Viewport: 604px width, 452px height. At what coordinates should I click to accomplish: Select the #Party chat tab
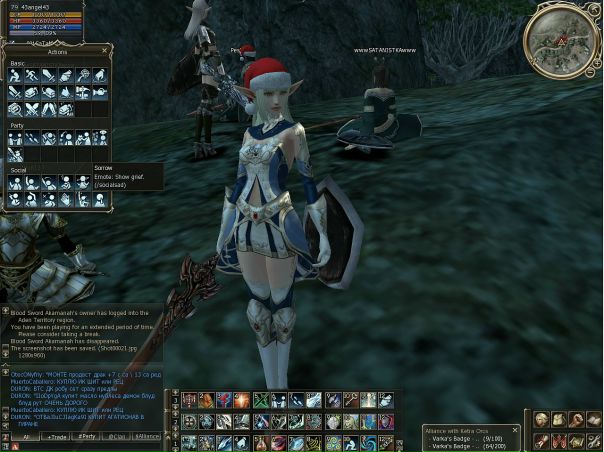[x=87, y=437]
